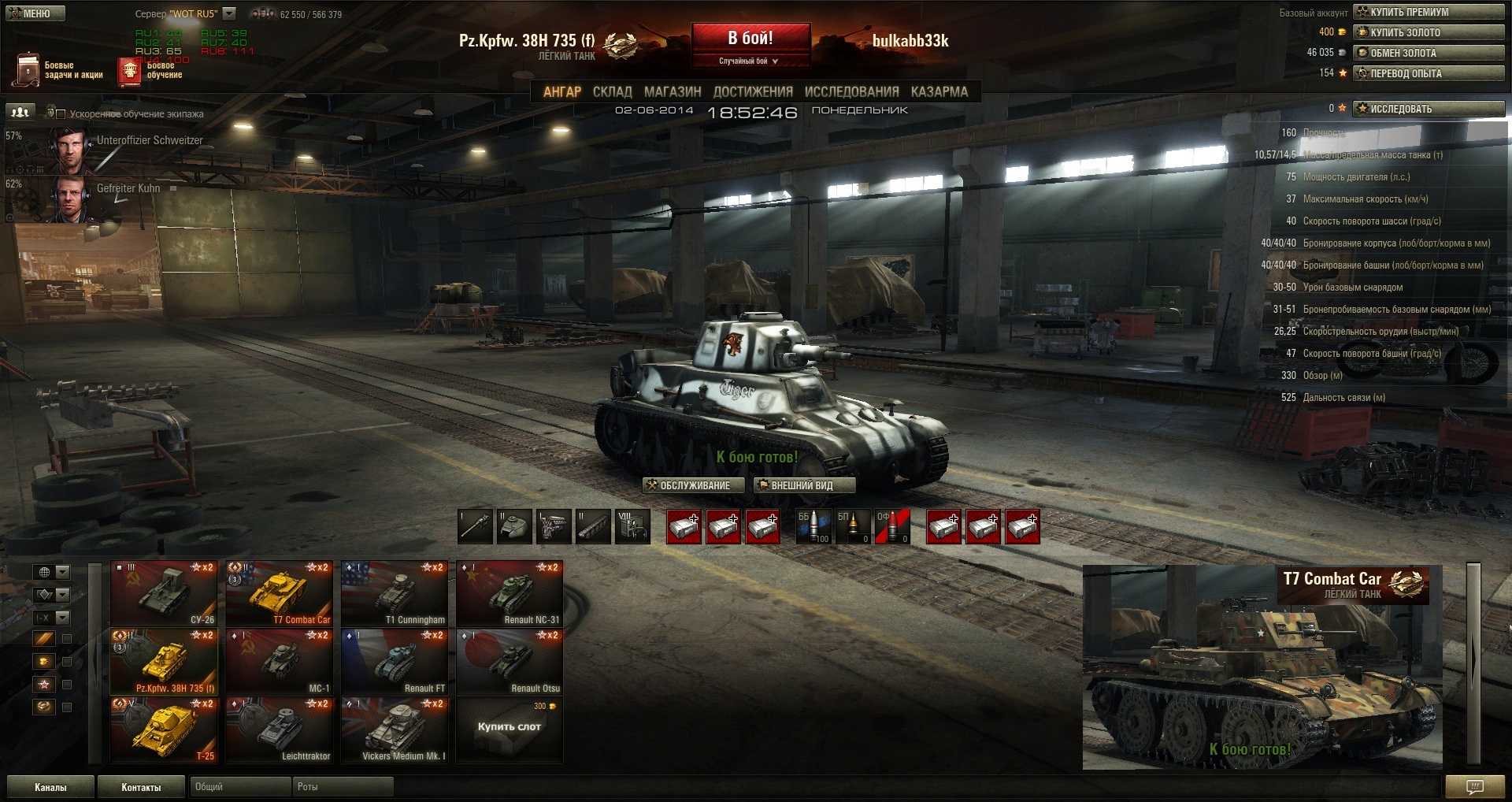
Task: Open the ВНЕШНИЙ ВИД customization
Action: (x=804, y=485)
